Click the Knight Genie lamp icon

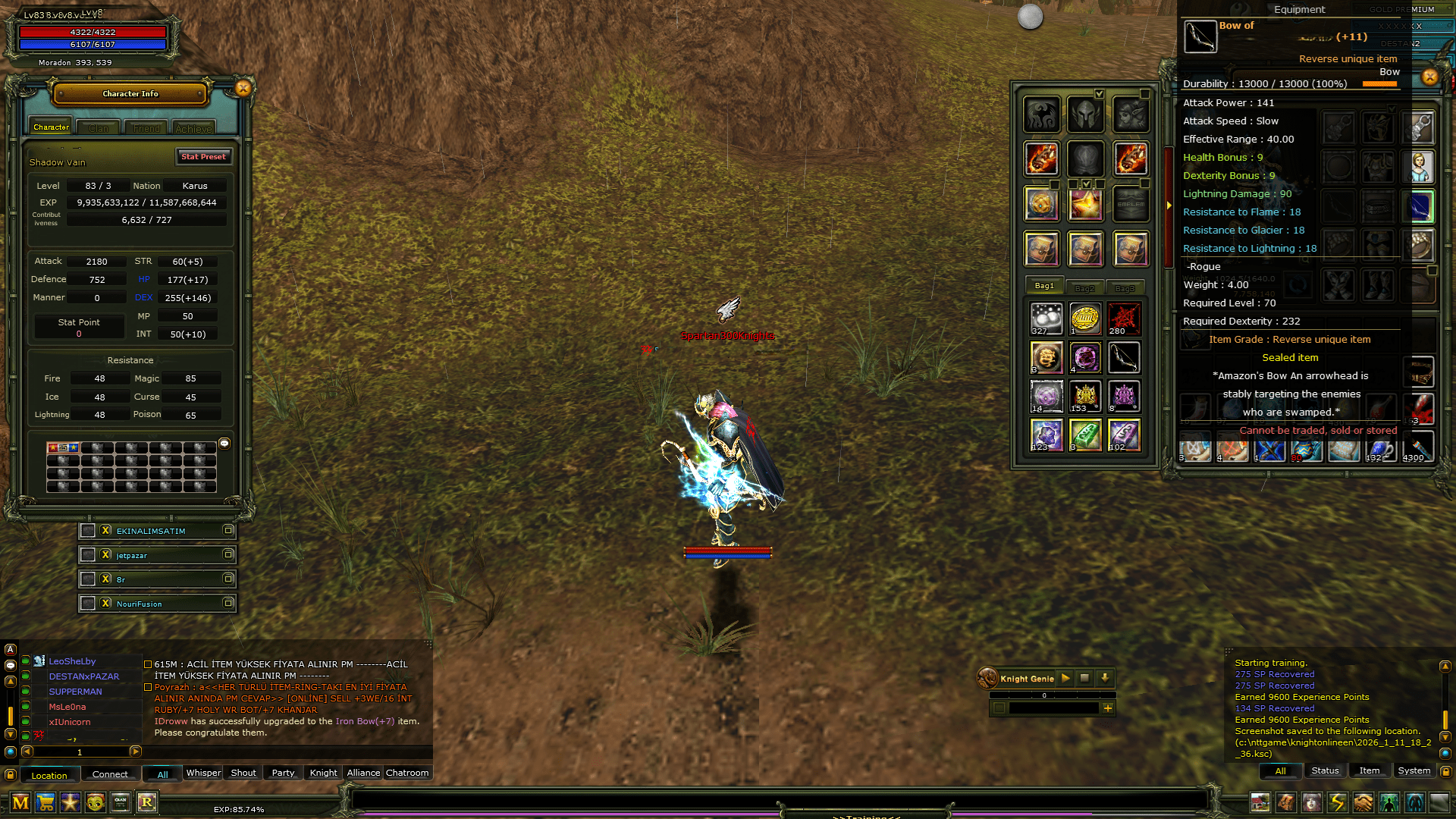click(x=988, y=679)
